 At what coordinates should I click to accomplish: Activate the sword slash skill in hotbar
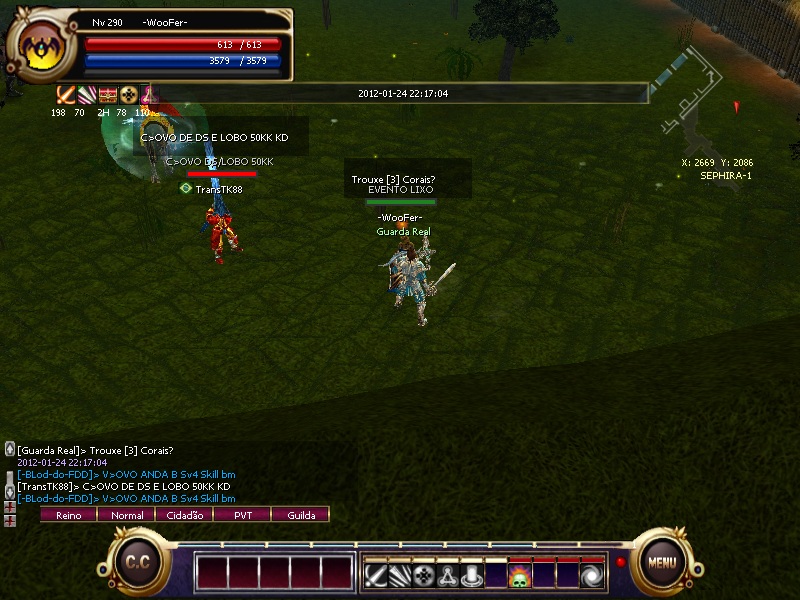(x=376, y=577)
